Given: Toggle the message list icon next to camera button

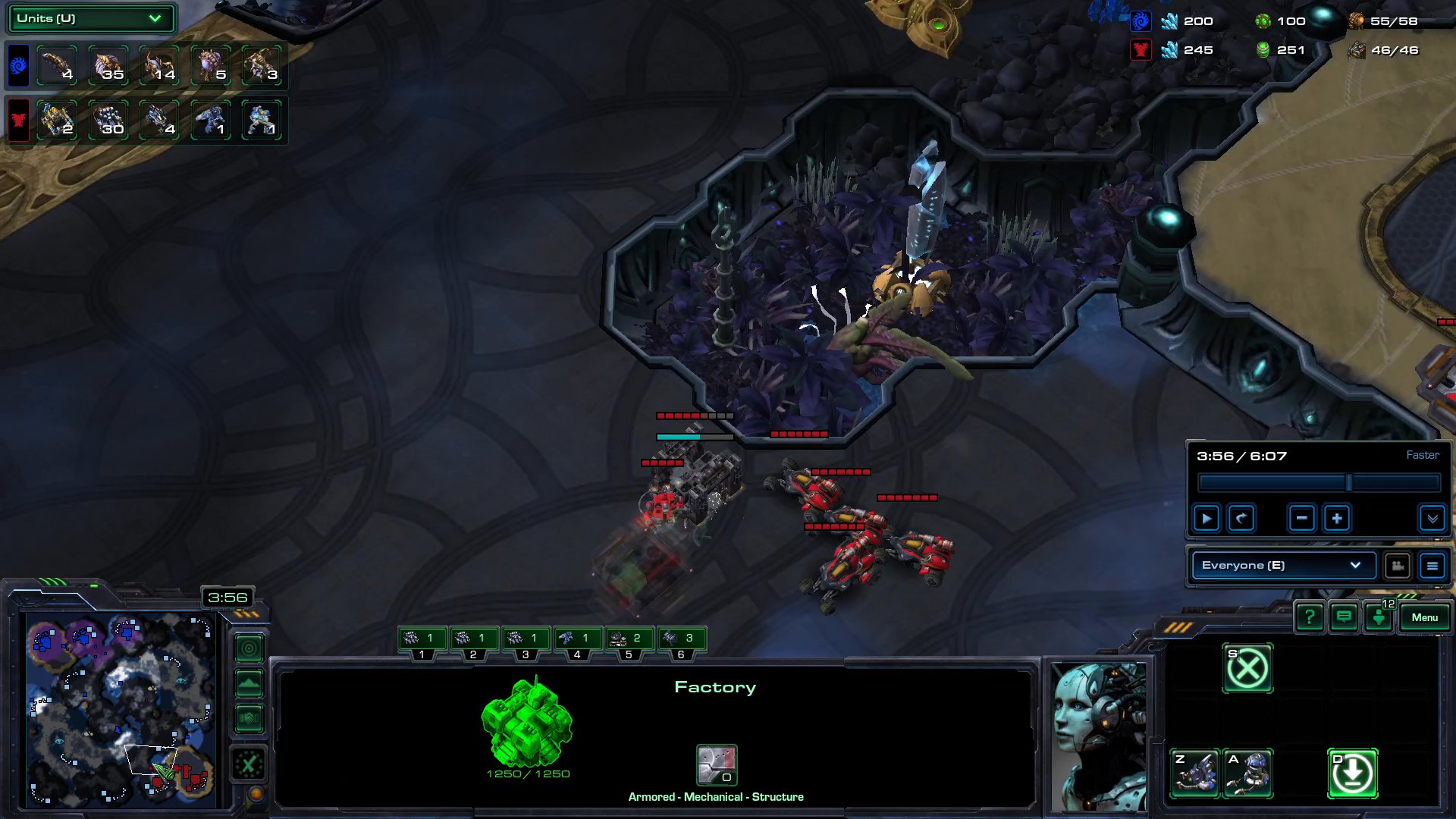Looking at the screenshot, I should pos(1432,565).
